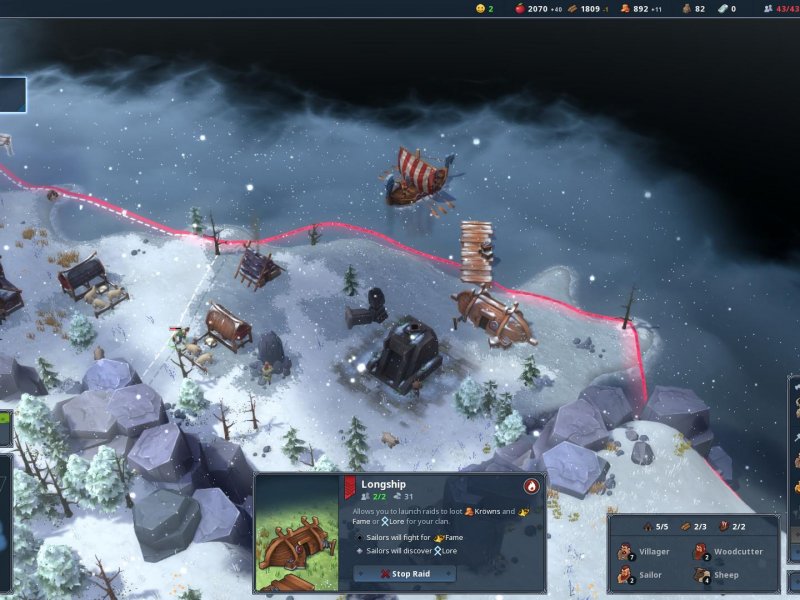The image size is (800, 600).
Task: Select the Sailor unit entry
Action: coord(641,575)
